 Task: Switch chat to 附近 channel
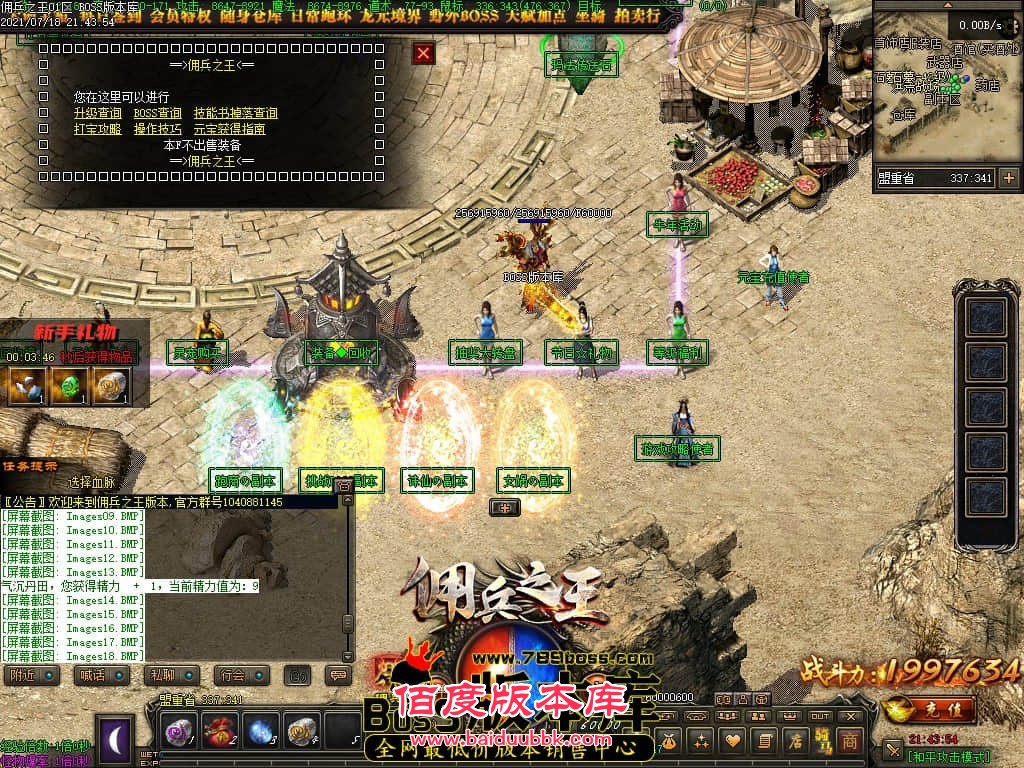tap(23, 675)
